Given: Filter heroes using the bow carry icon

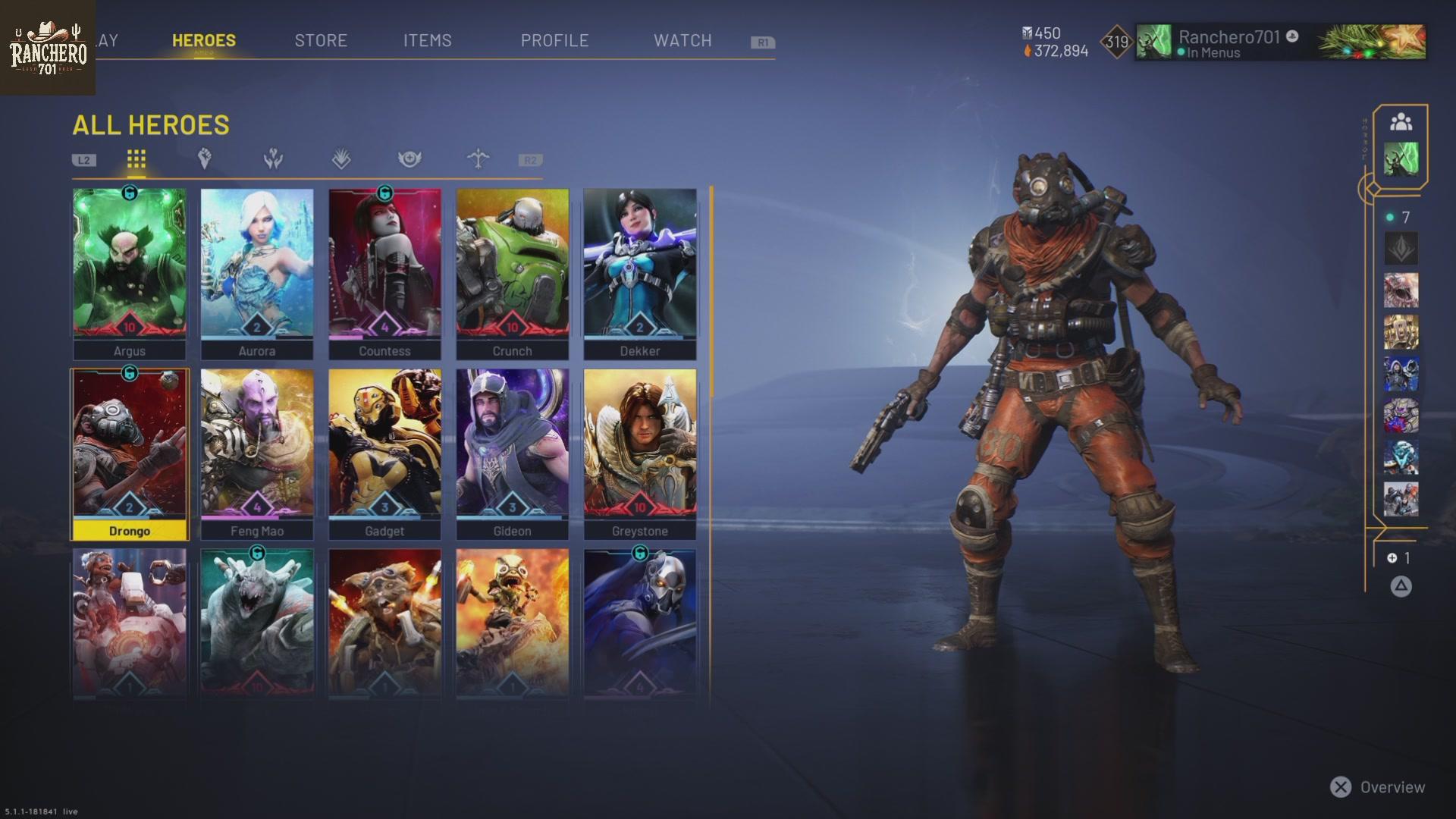Looking at the screenshot, I should [478, 159].
